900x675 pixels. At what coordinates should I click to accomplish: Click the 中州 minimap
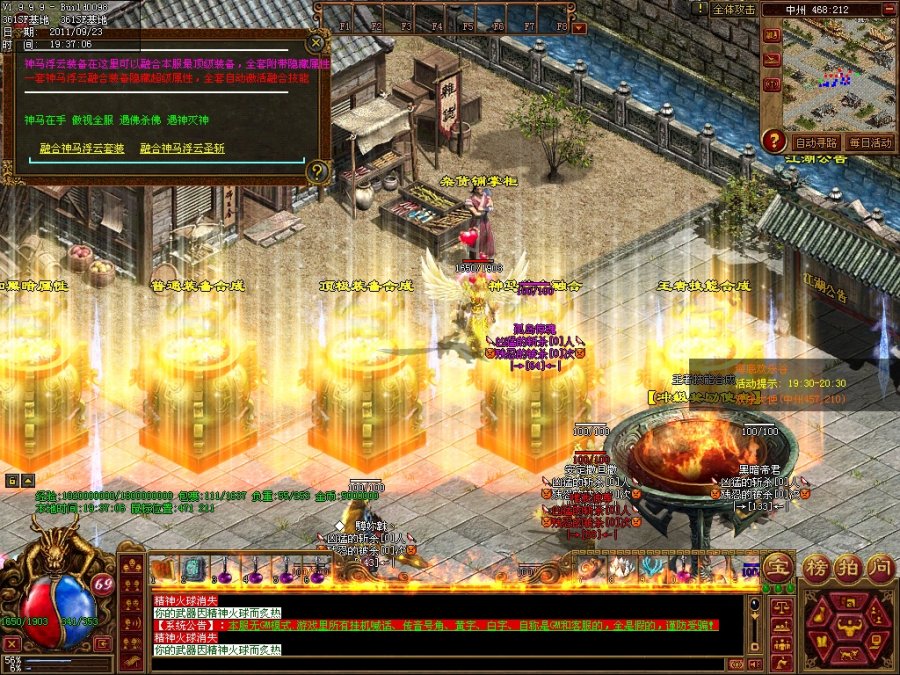[x=839, y=73]
